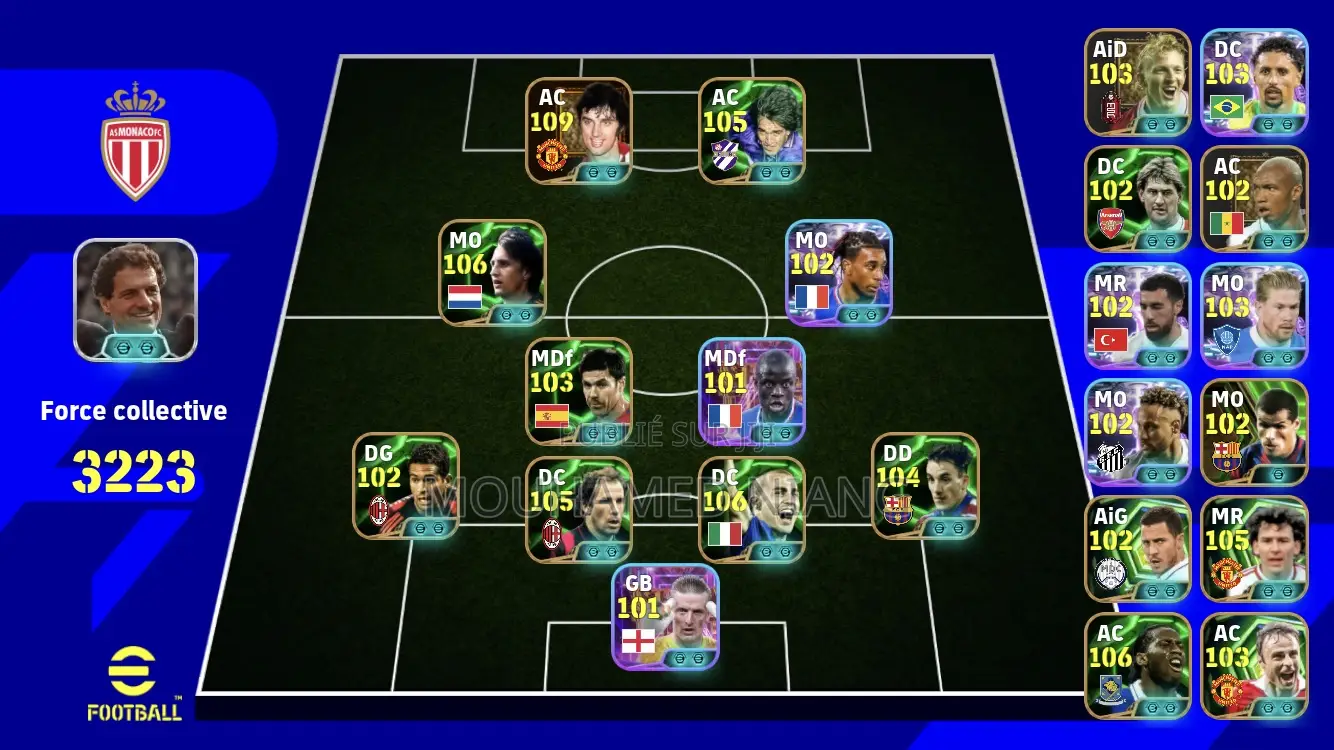This screenshot has height=750, width=1334.
Task: Choose the AC 105 forward card
Action: (x=752, y=130)
